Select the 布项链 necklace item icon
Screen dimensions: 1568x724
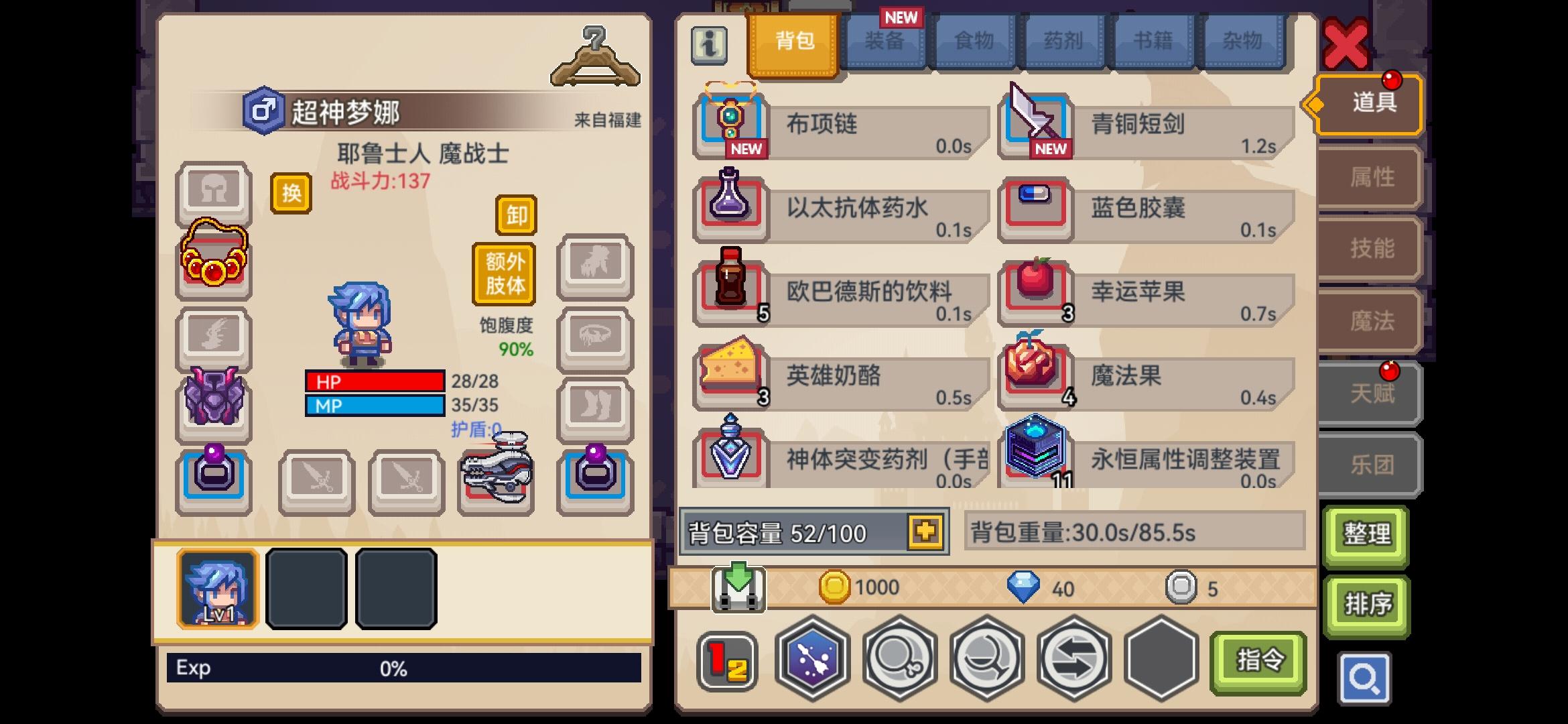click(x=730, y=121)
